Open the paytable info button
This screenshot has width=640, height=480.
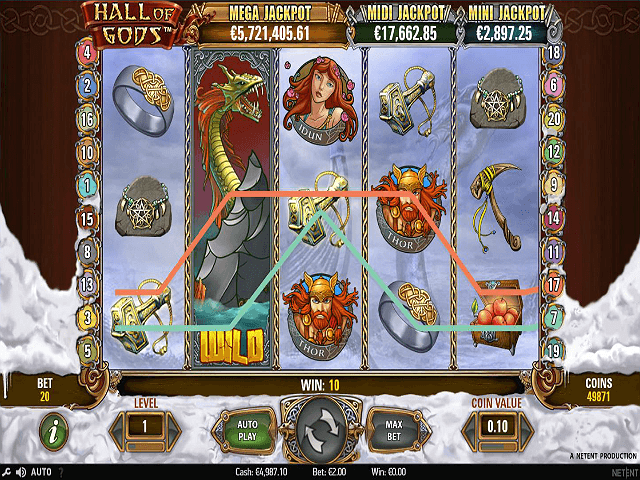point(53,432)
